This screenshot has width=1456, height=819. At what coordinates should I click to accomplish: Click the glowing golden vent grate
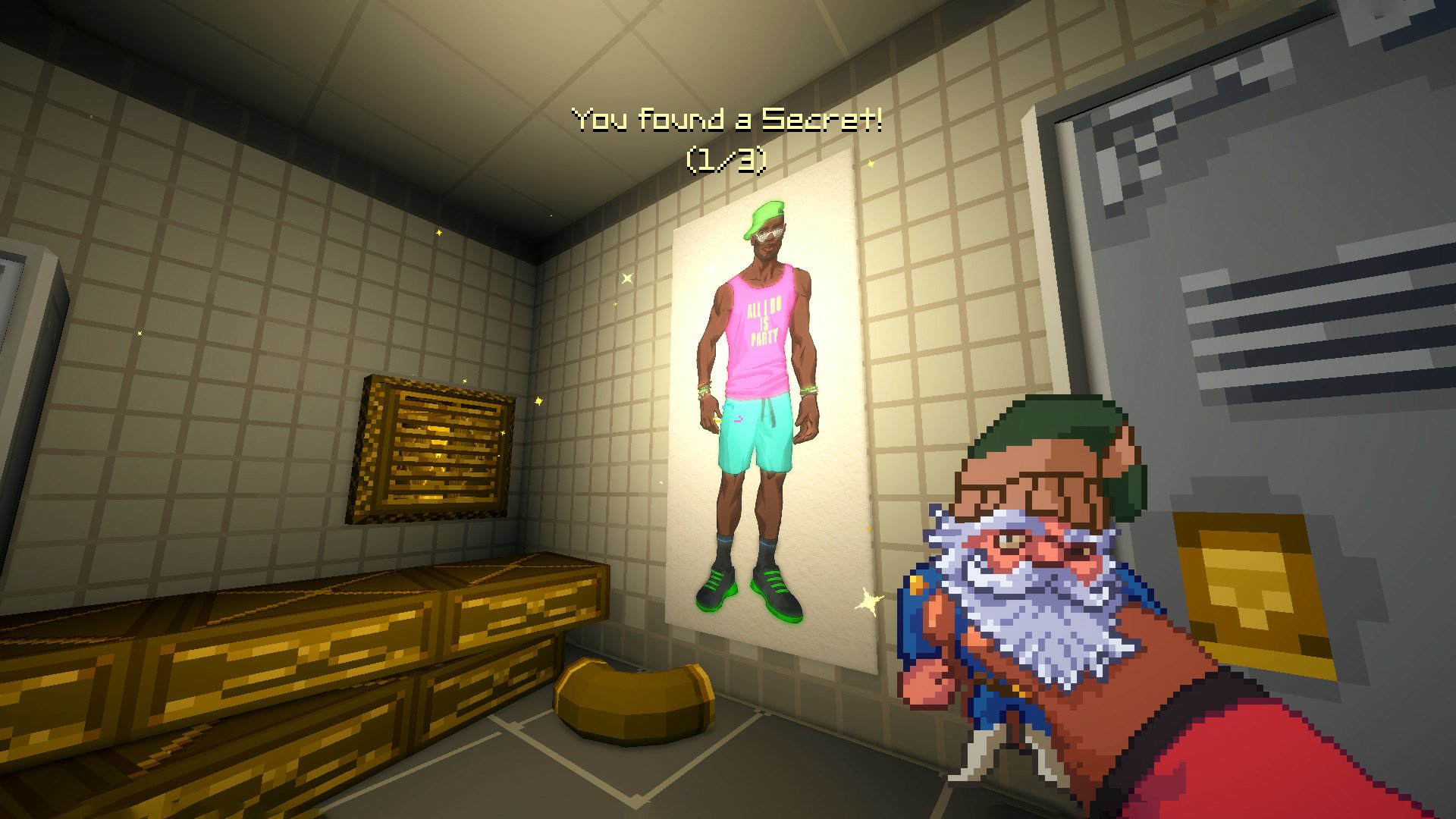pos(436,447)
